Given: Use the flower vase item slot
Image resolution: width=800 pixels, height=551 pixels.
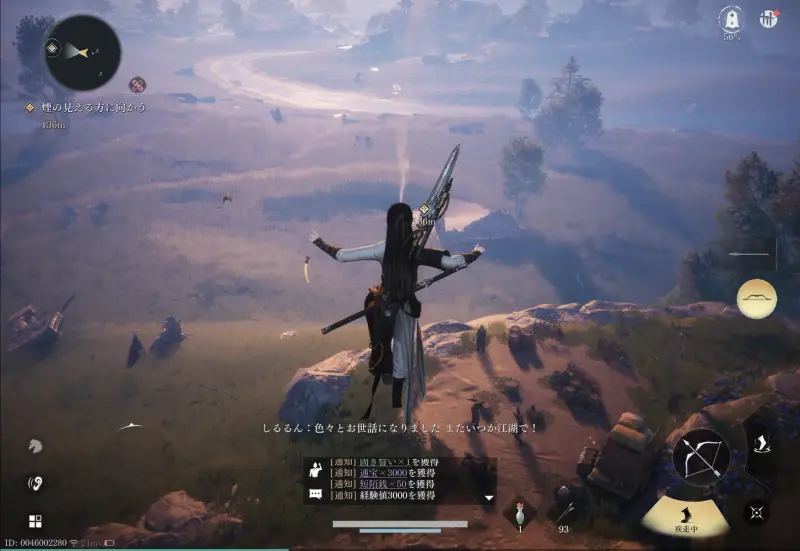Looking at the screenshot, I should pyautogui.click(x=519, y=514).
